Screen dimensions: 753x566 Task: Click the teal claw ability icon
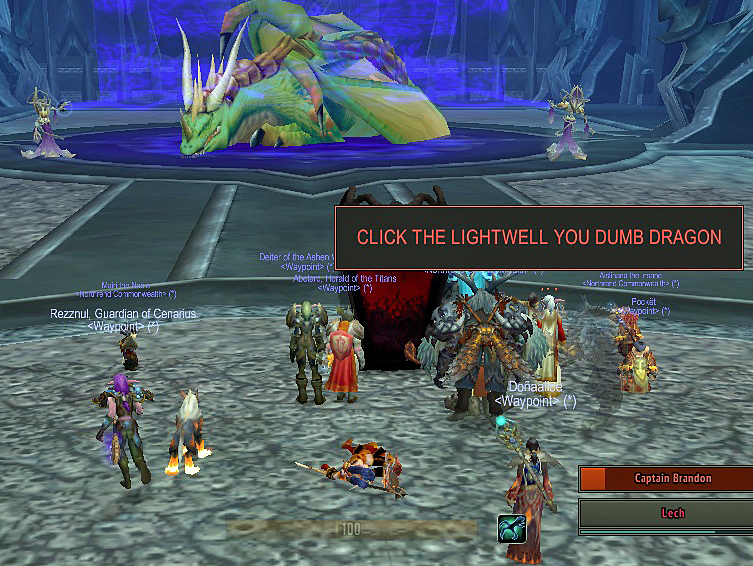point(512,528)
